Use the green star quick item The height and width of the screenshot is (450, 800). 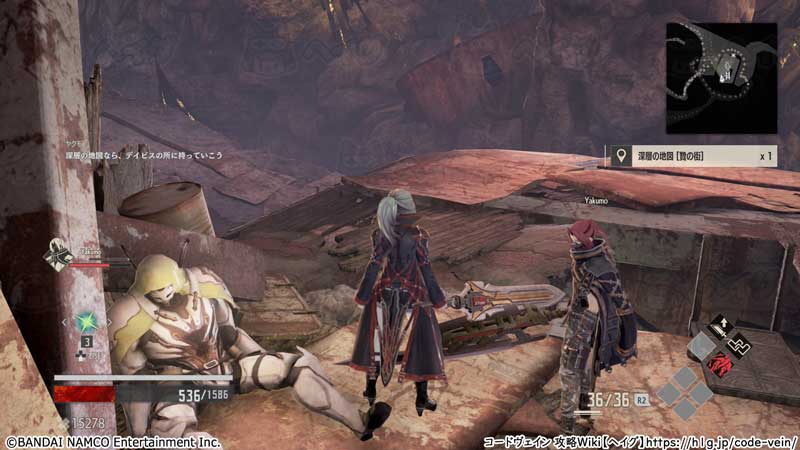(x=87, y=322)
